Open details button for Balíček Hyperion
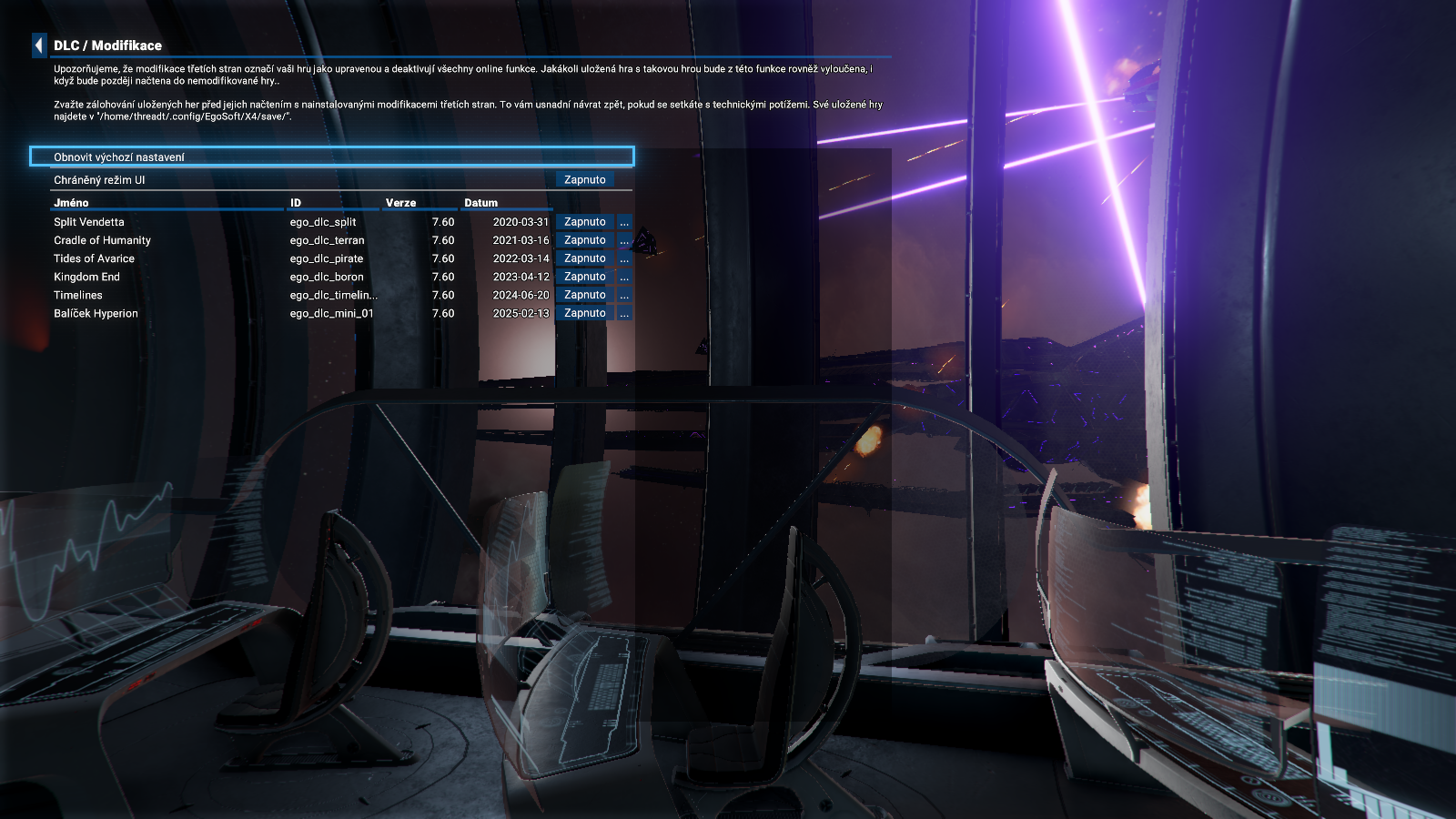1456x819 pixels. (x=624, y=313)
